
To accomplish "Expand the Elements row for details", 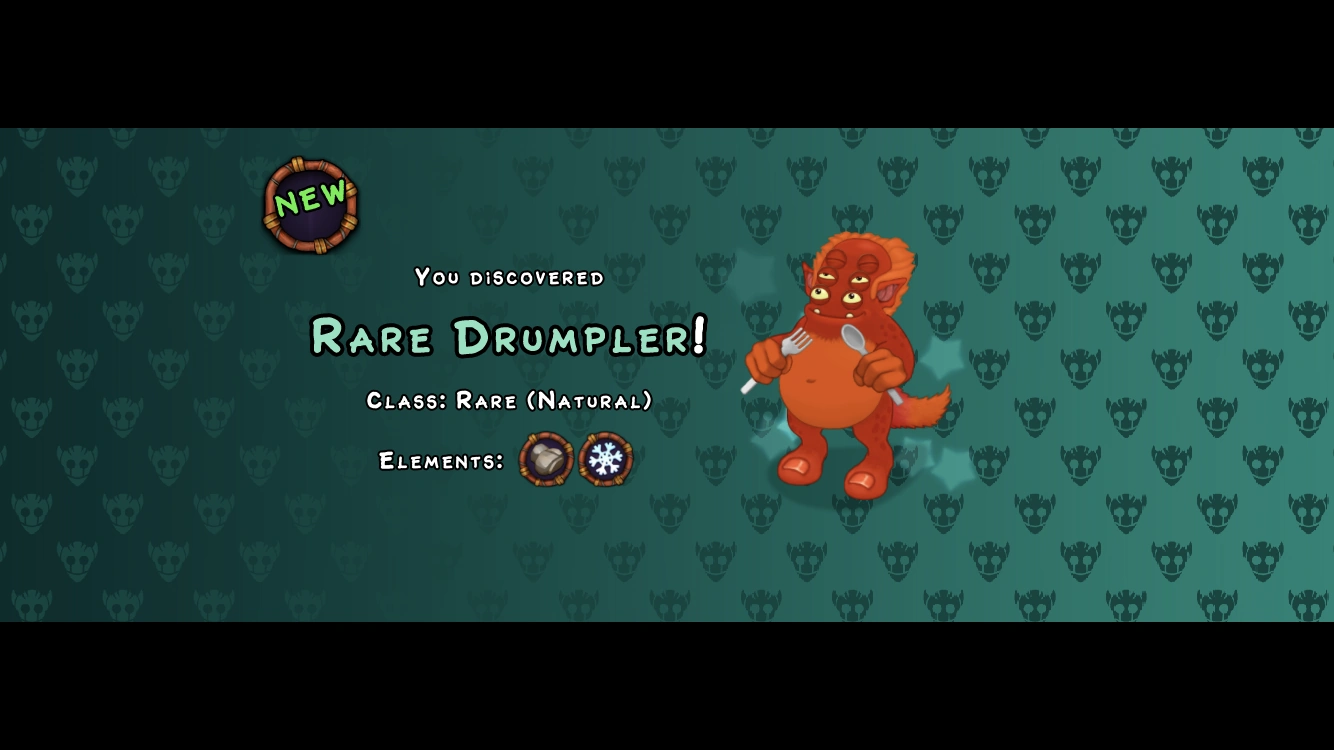I will pos(440,462).
